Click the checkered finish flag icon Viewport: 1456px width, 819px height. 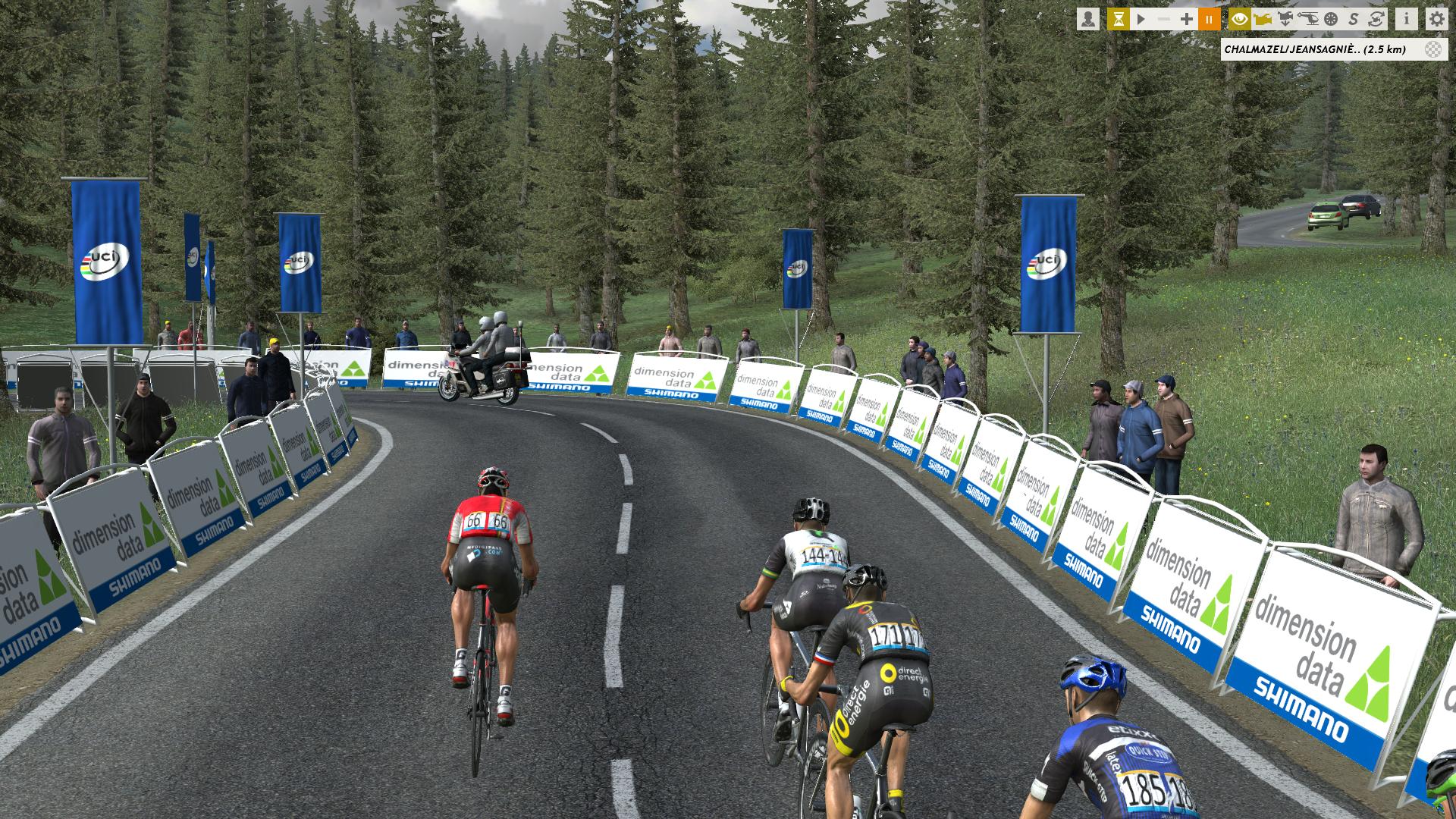point(1432,49)
